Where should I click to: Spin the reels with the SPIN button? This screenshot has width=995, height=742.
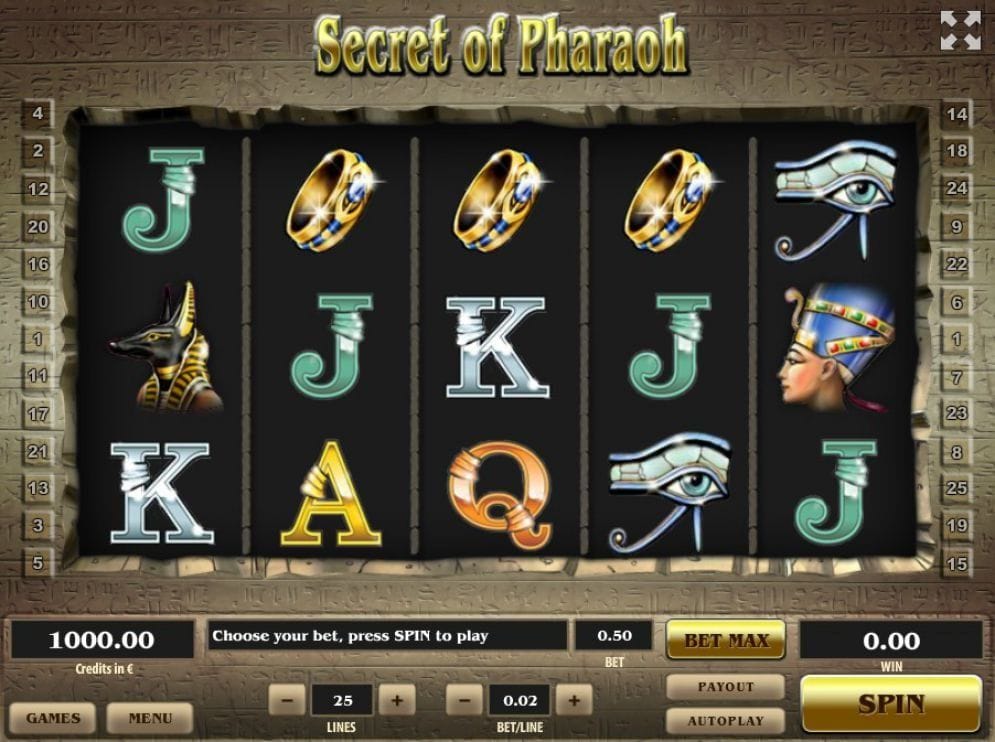(891, 704)
